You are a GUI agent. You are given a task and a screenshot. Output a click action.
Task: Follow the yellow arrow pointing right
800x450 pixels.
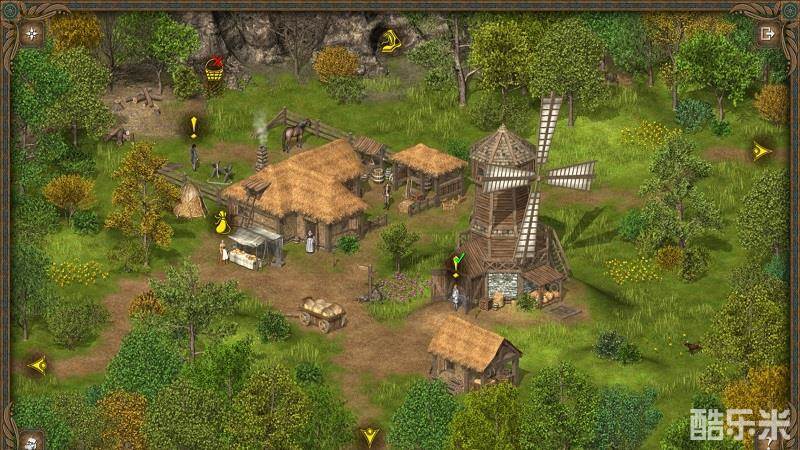762,151
